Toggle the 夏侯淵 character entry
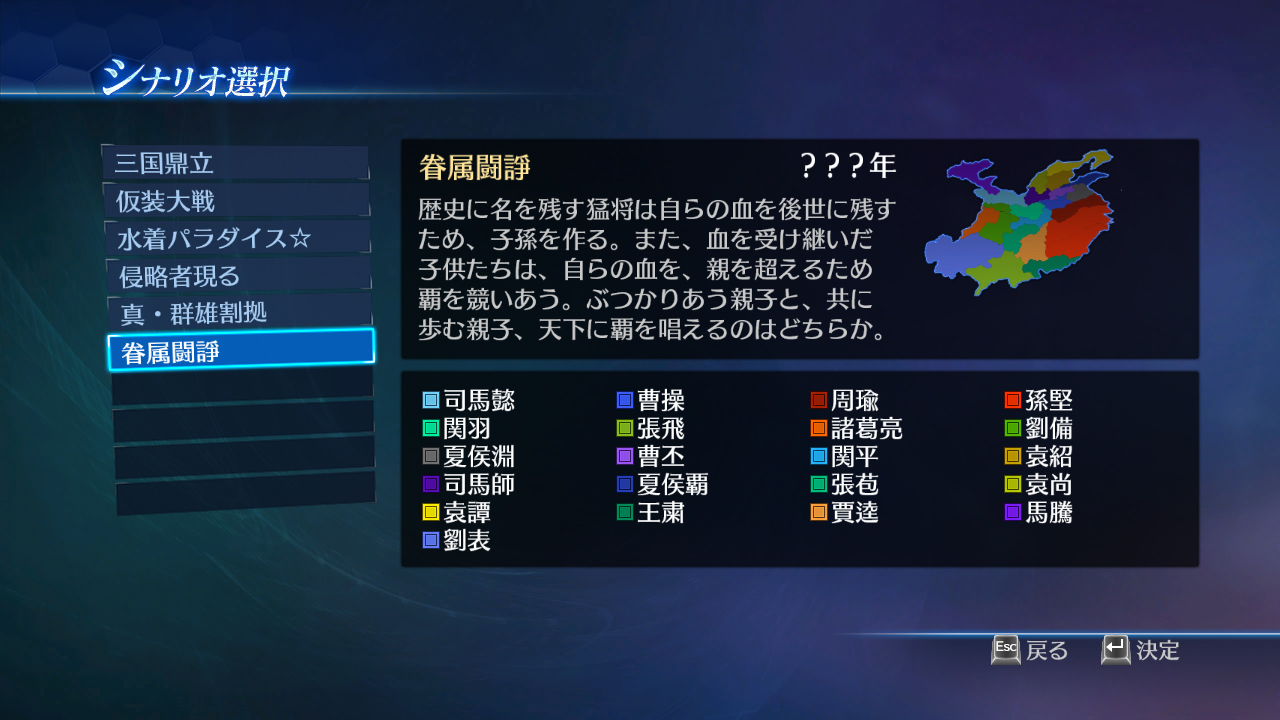The image size is (1280, 720). pos(470,456)
